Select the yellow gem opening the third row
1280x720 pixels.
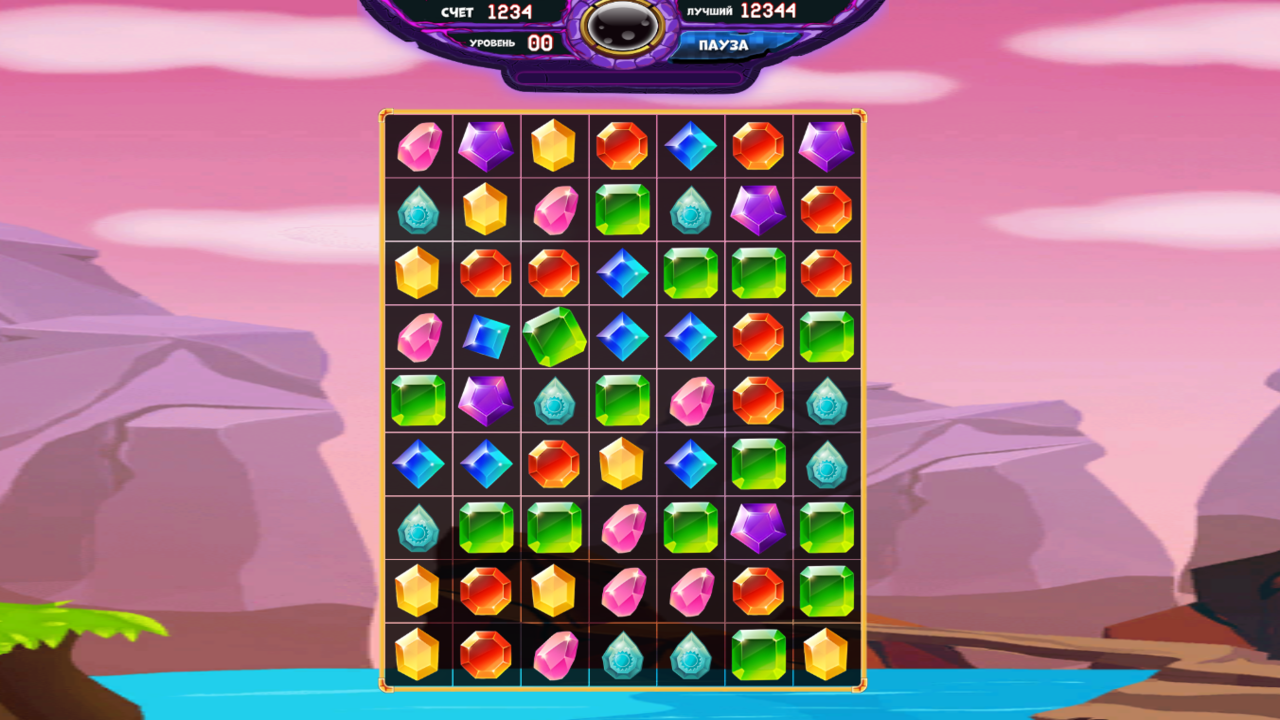(417, 273)
